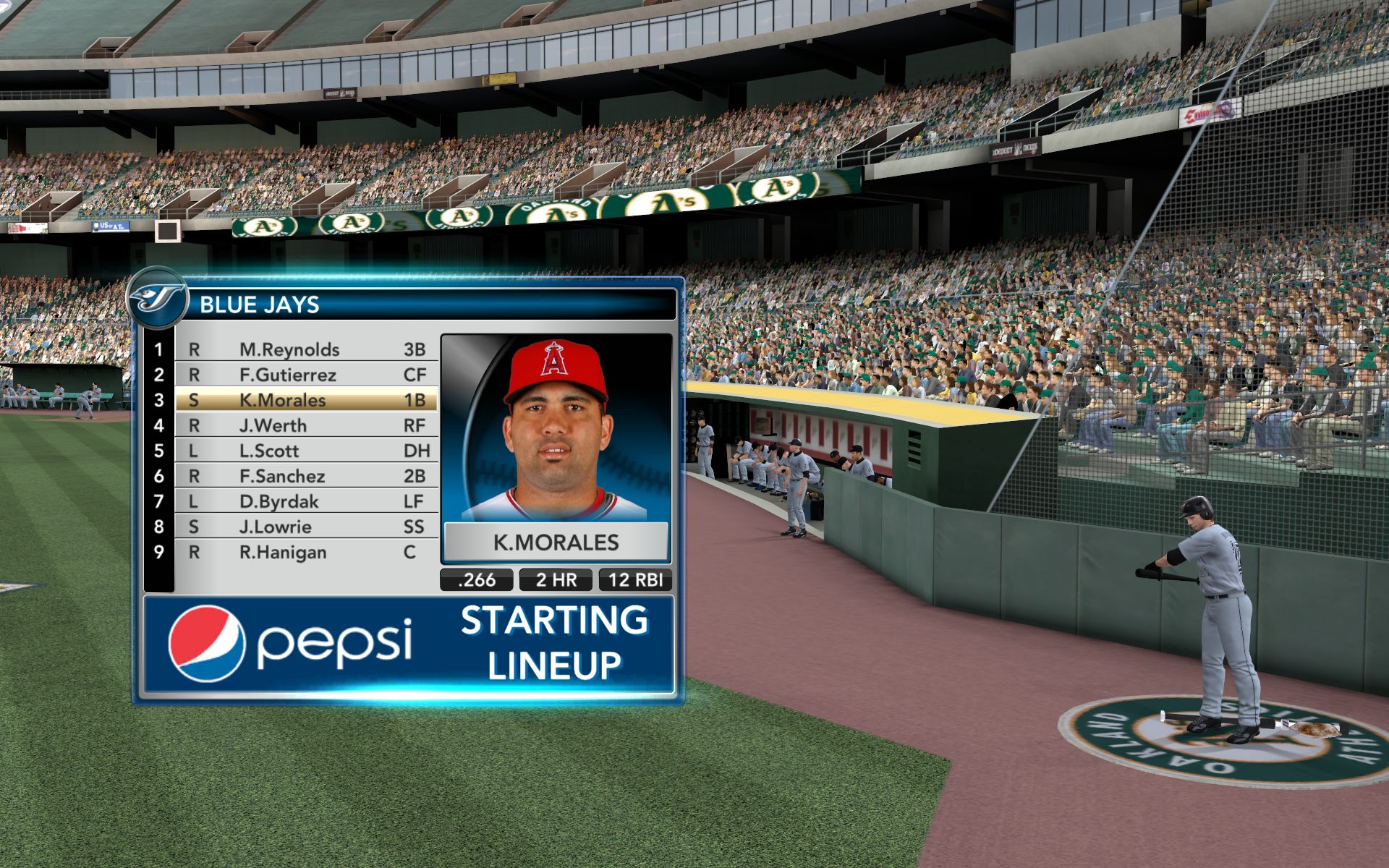The width and height of the screenshot is (1389, 868).
Task: Click the Pepsi sponsor logo
Action: pos(291,643)
